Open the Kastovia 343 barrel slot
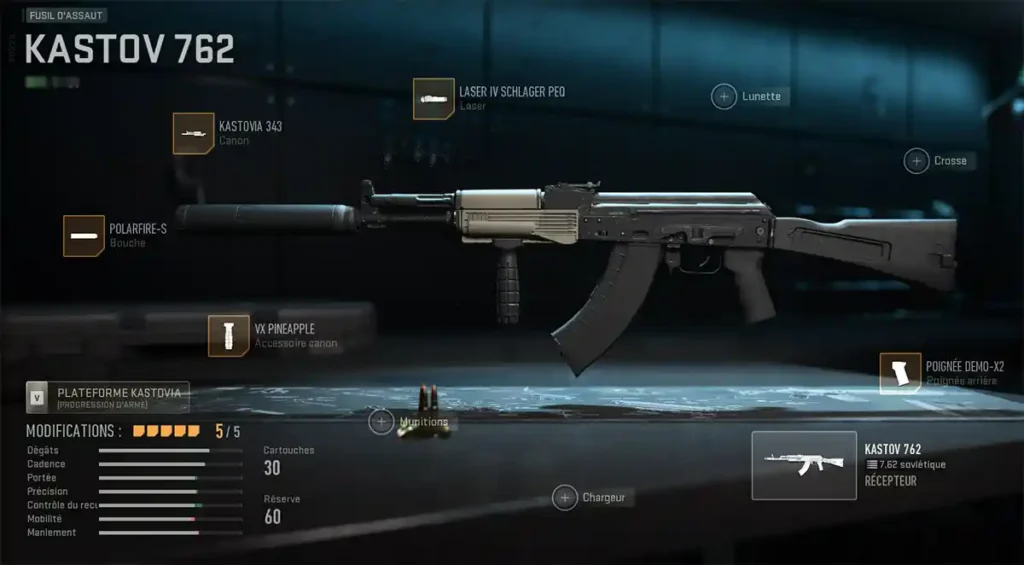This screenshot has width=1024, height=565. coord(193,133)
